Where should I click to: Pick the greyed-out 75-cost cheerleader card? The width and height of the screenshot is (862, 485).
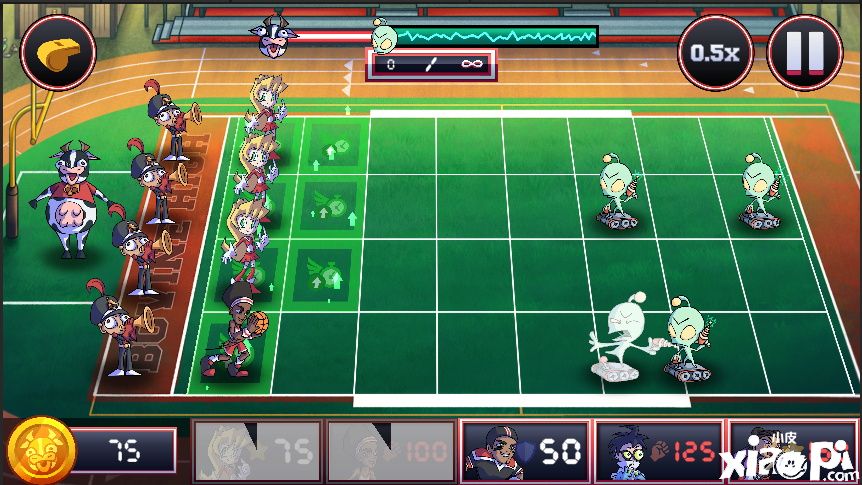[257, 451]
